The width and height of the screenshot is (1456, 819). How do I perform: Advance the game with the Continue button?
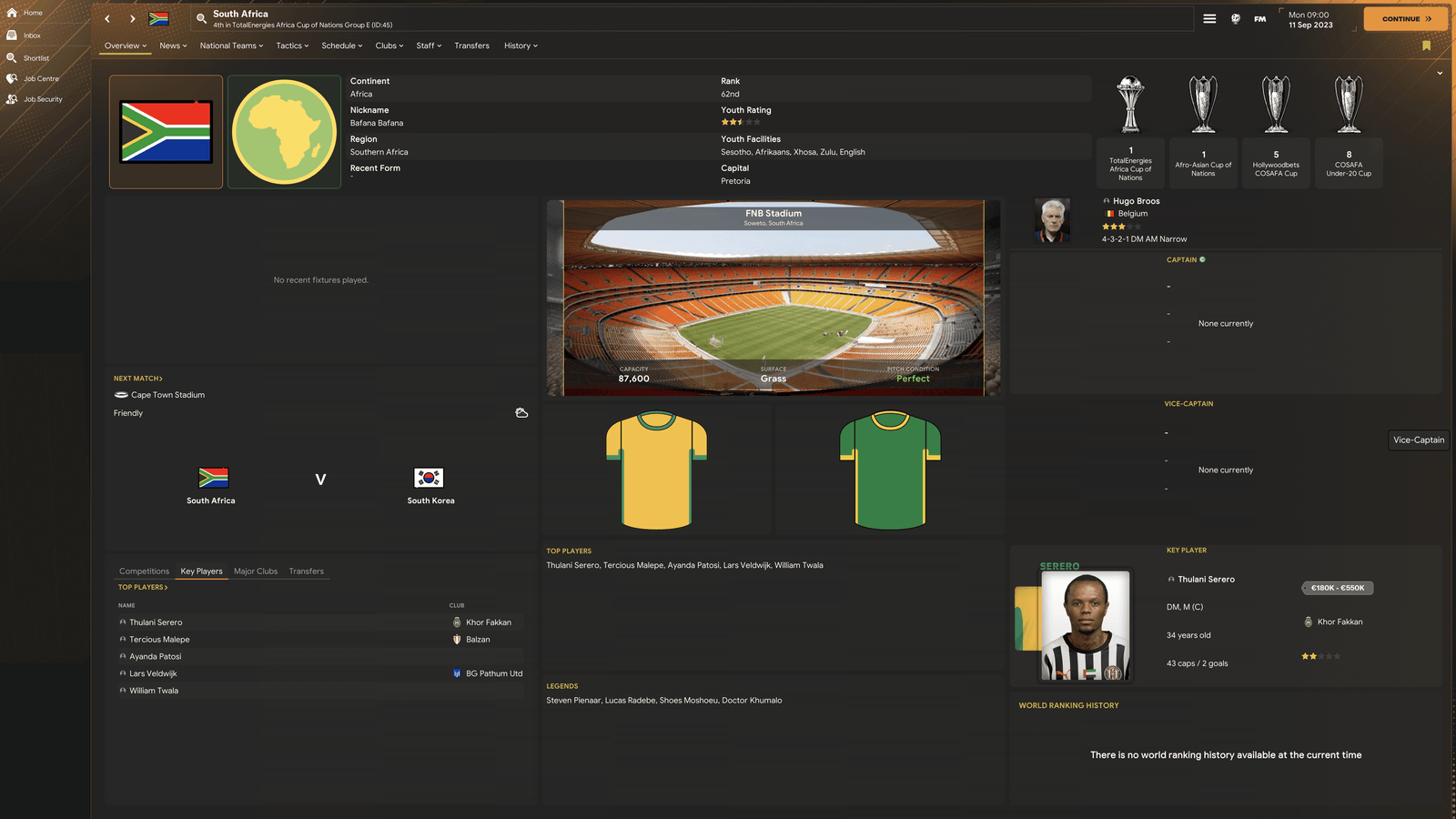coord(1405,18)
